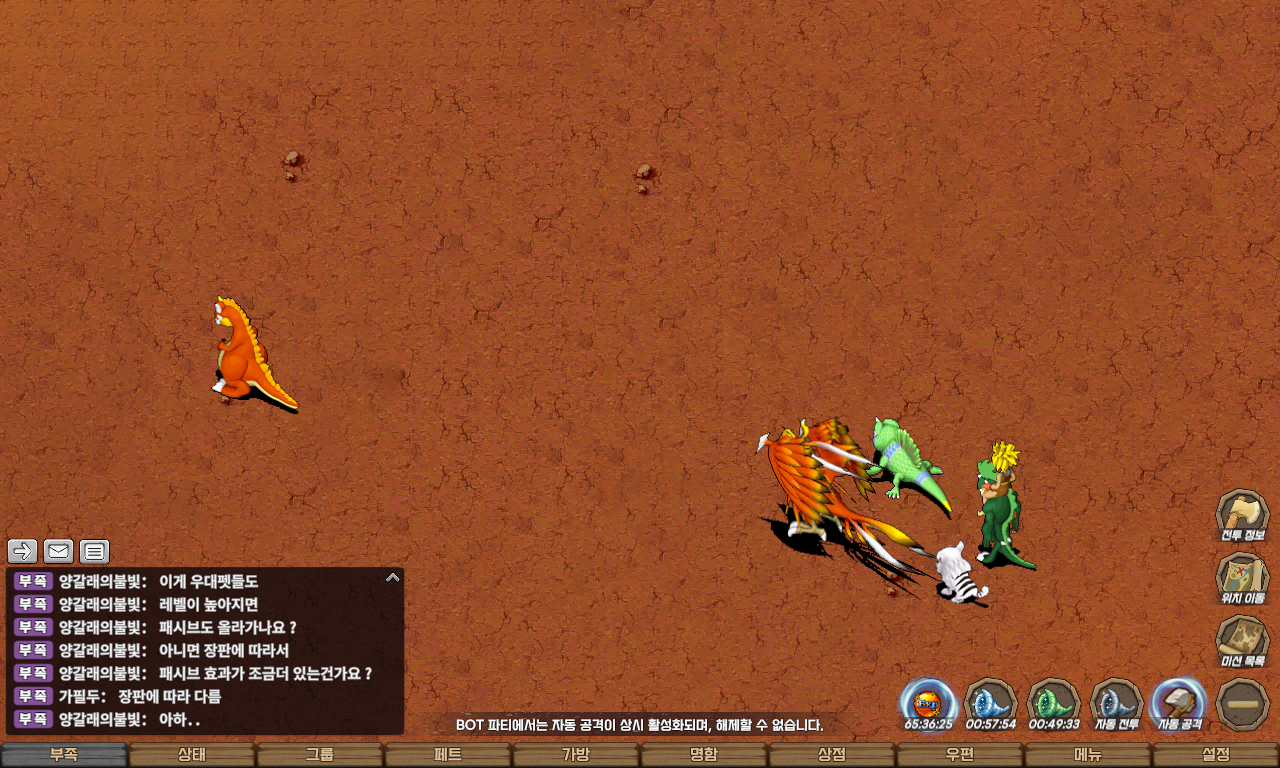This screenshot has height=768, width=1280.
Task: Open the 부족 (tribe) tab
Action: tap(64, 755)
